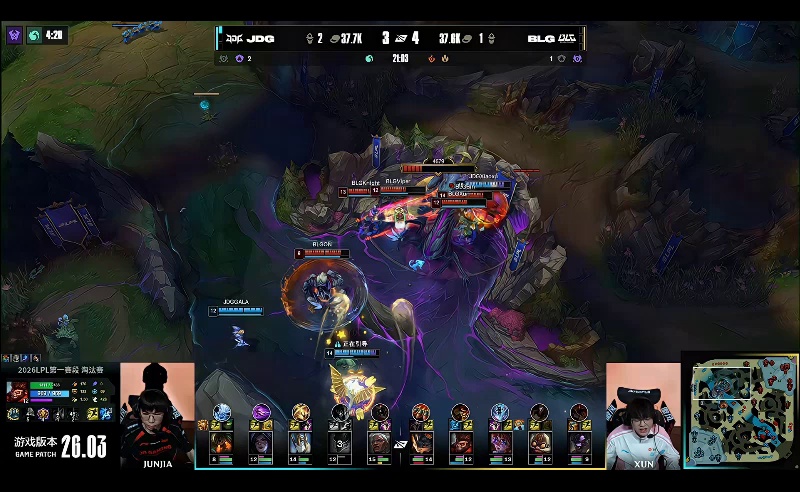This screenshot has width=800, height=492.
Task: Click the JDG team logo on scoreboard
Action: (235, 39)
